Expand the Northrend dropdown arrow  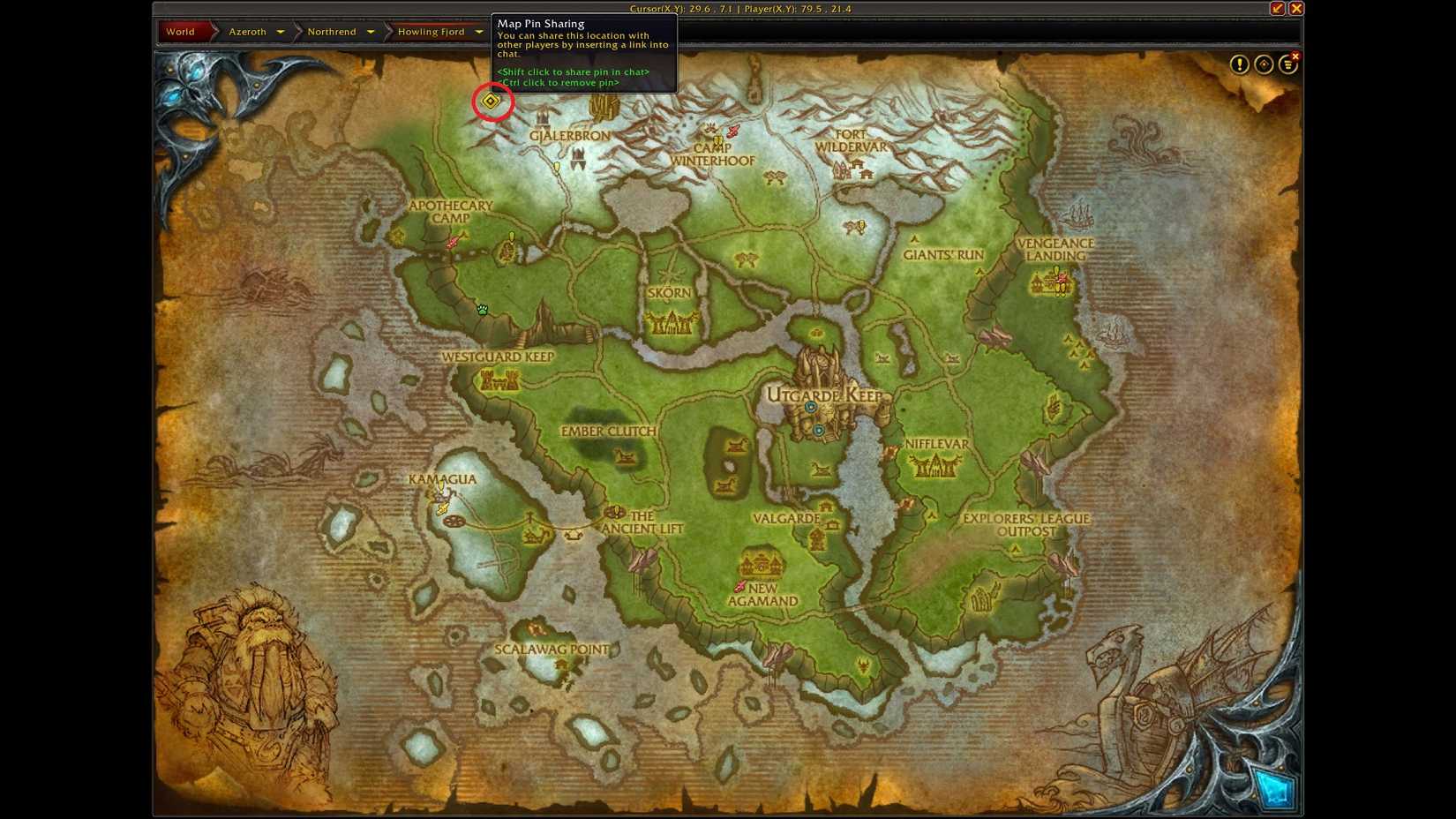coord(371,31)
